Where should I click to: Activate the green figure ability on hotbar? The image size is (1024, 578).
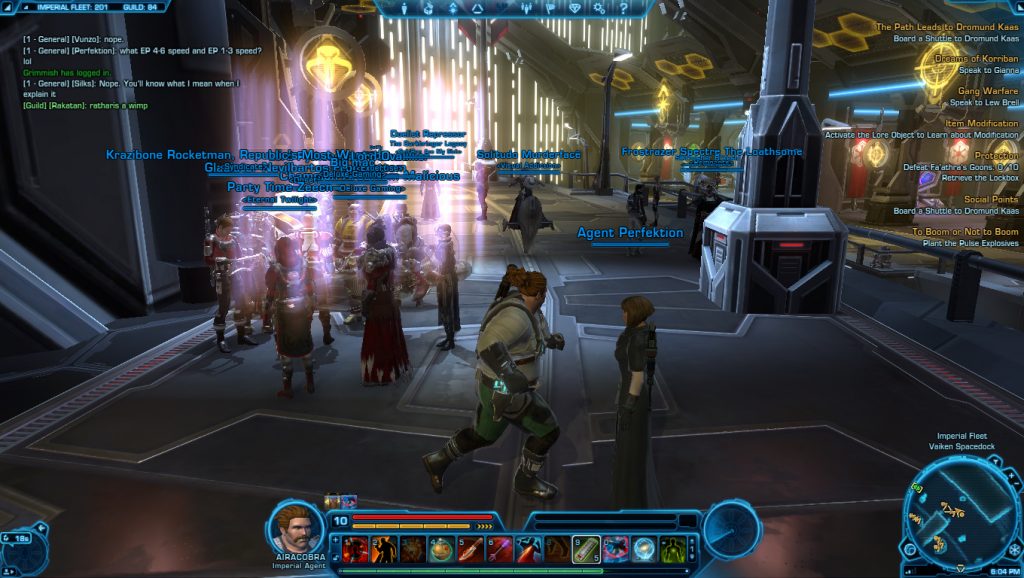tap(673, 549)
